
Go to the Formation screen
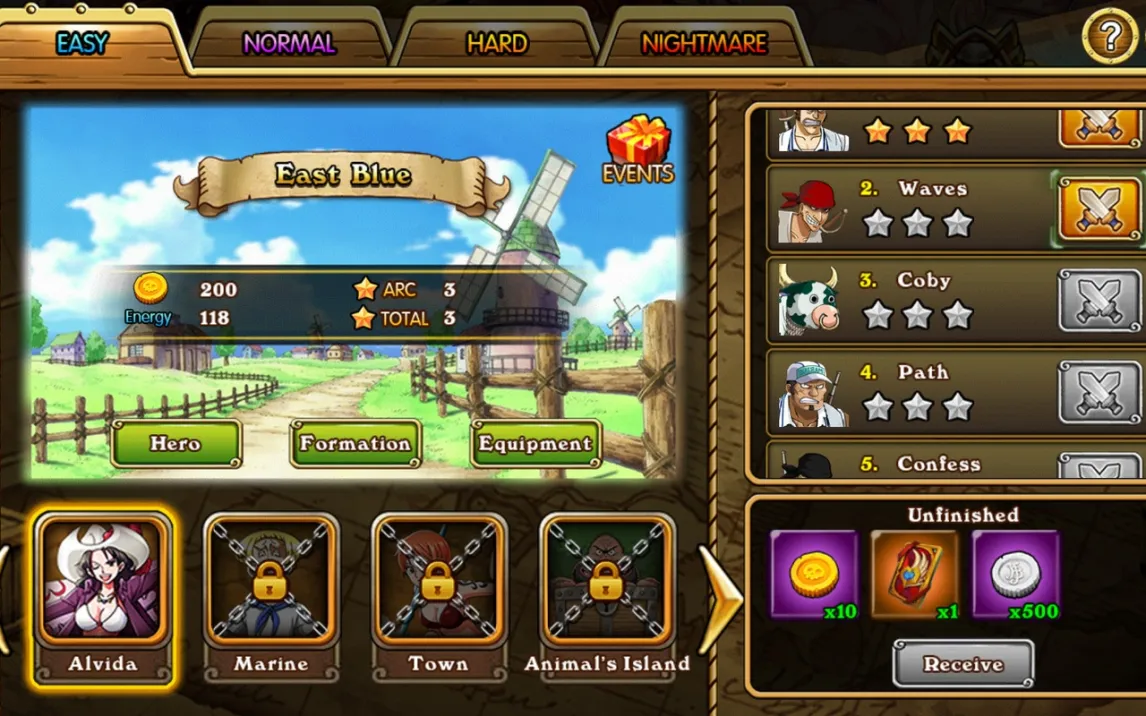pos(355,444)
